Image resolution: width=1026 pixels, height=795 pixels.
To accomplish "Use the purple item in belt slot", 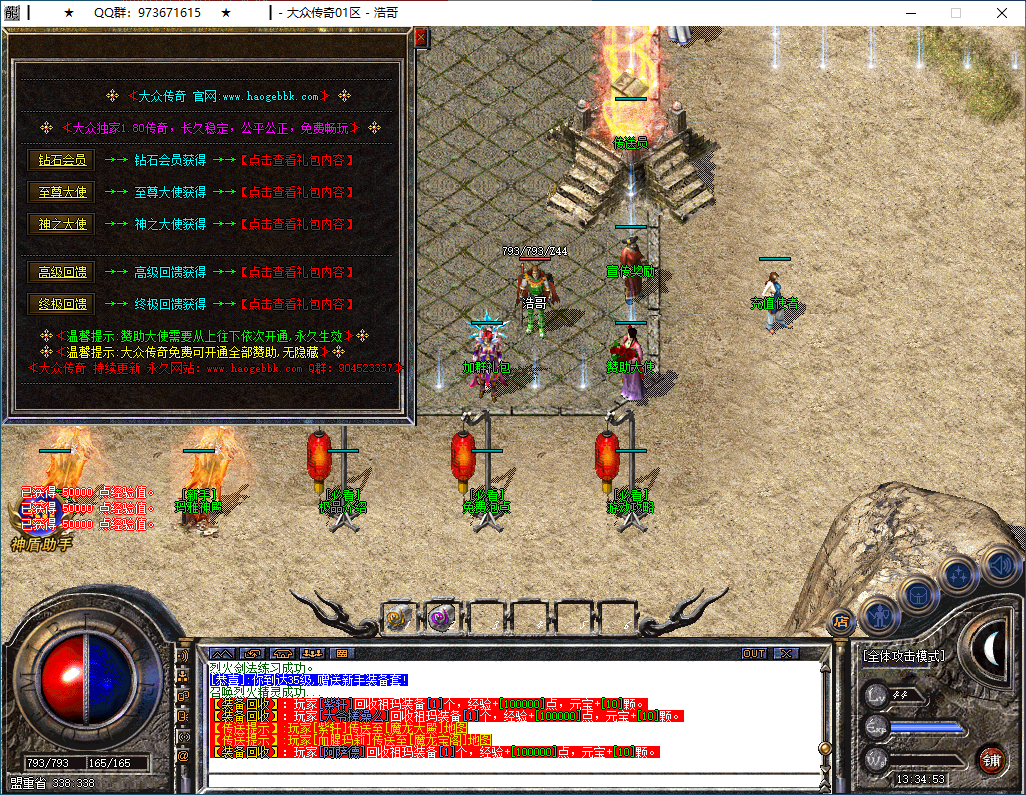I will pos(442,619).
